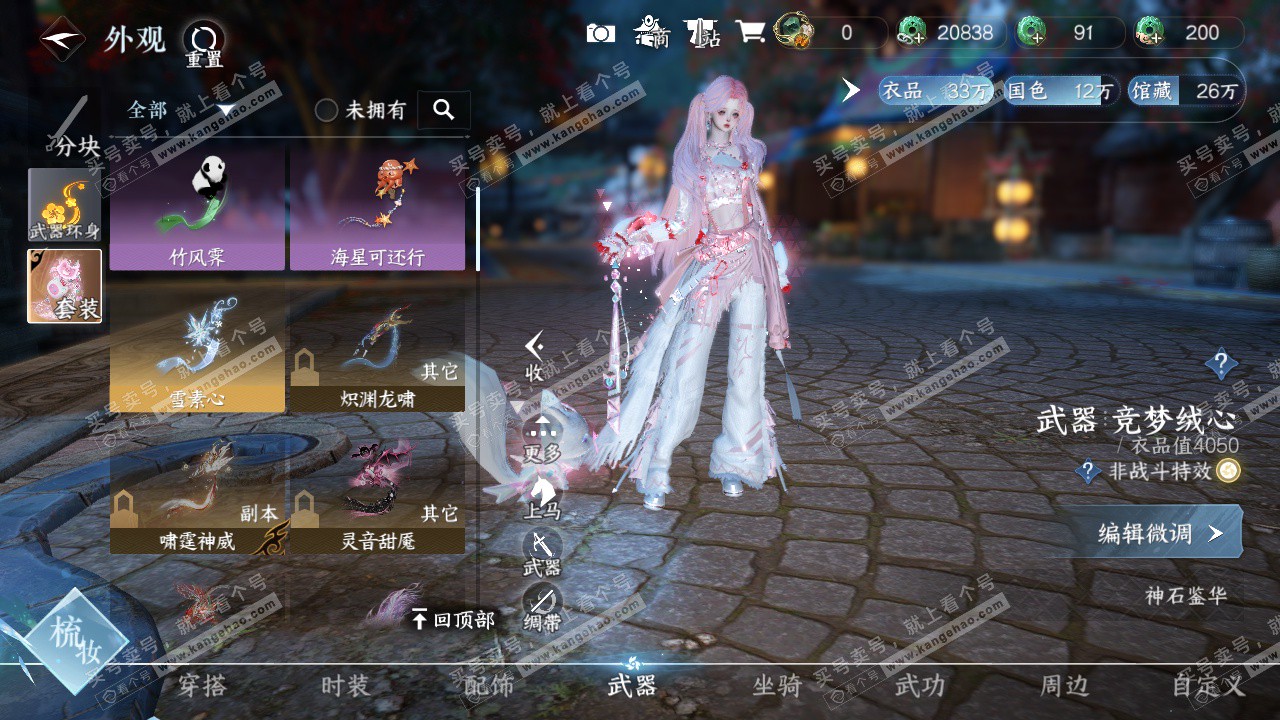Collapse the panel with the 收 button
This screenshot has width=1280, height=720.
tap(536, 355)
